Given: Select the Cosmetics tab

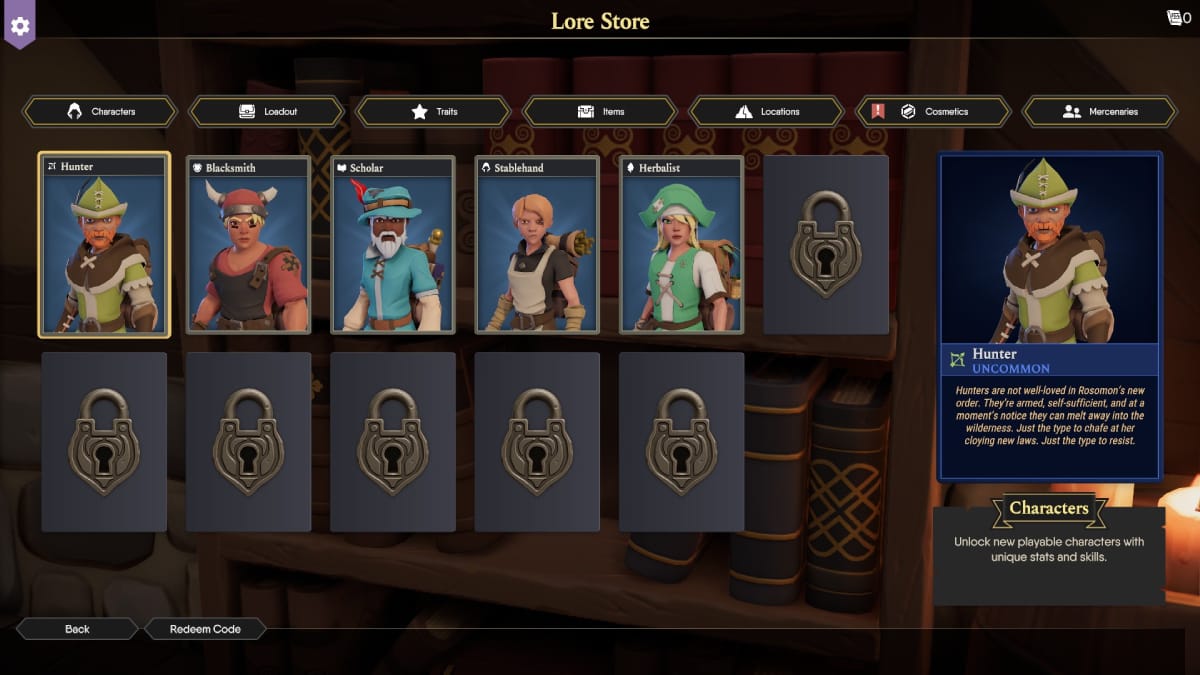Looking at the screenshot, I should tap(933, 112).
